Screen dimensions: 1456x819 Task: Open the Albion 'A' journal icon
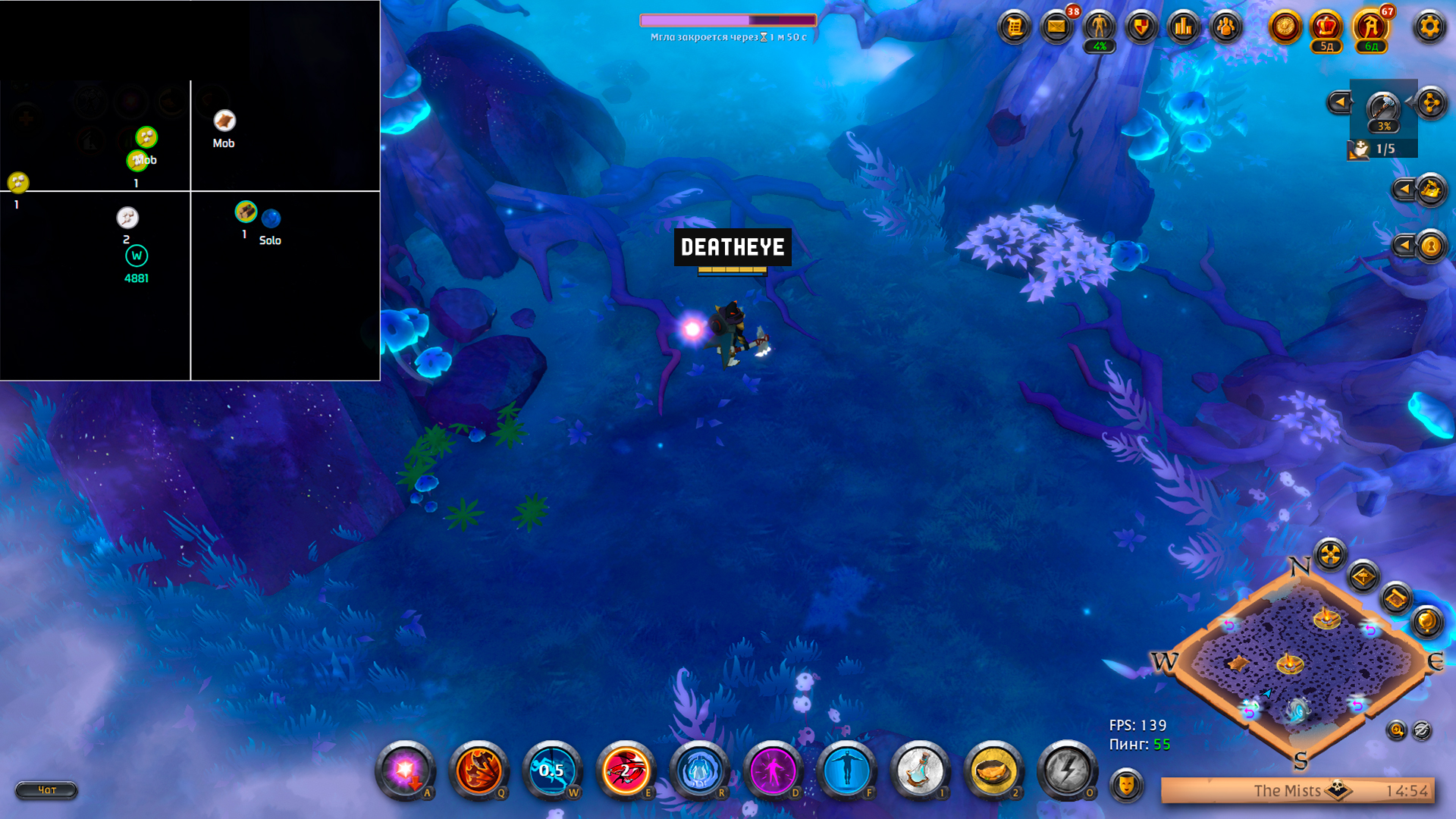click(x=1370, y=28)
